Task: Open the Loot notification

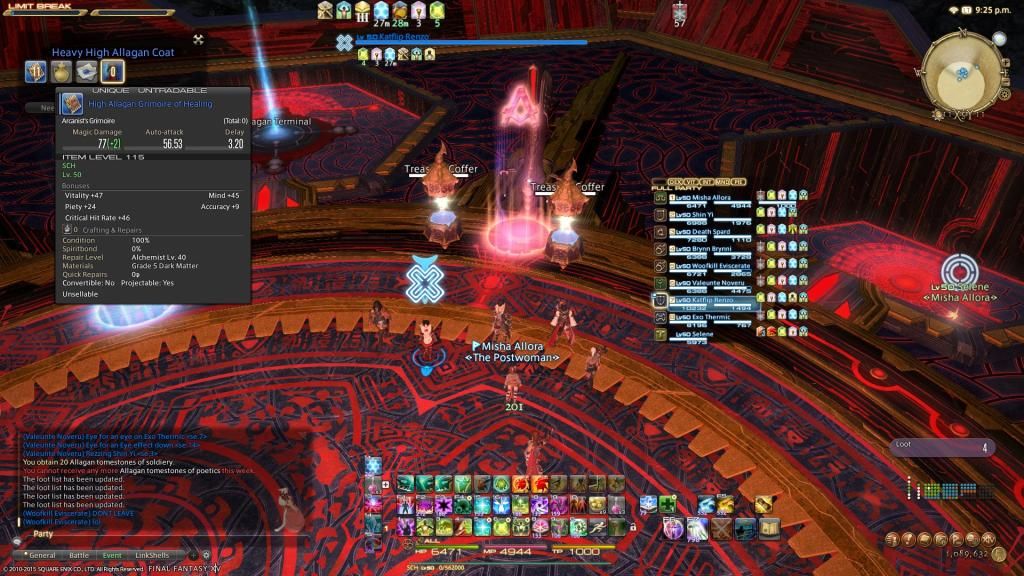Action: [x=942, y=447]
